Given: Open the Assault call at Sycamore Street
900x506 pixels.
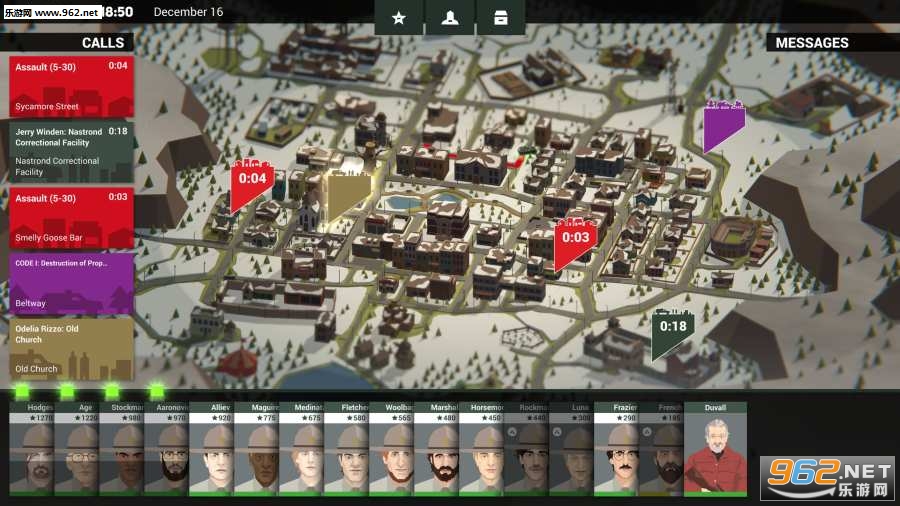Looking at the screenshot, I should [71, 86].
